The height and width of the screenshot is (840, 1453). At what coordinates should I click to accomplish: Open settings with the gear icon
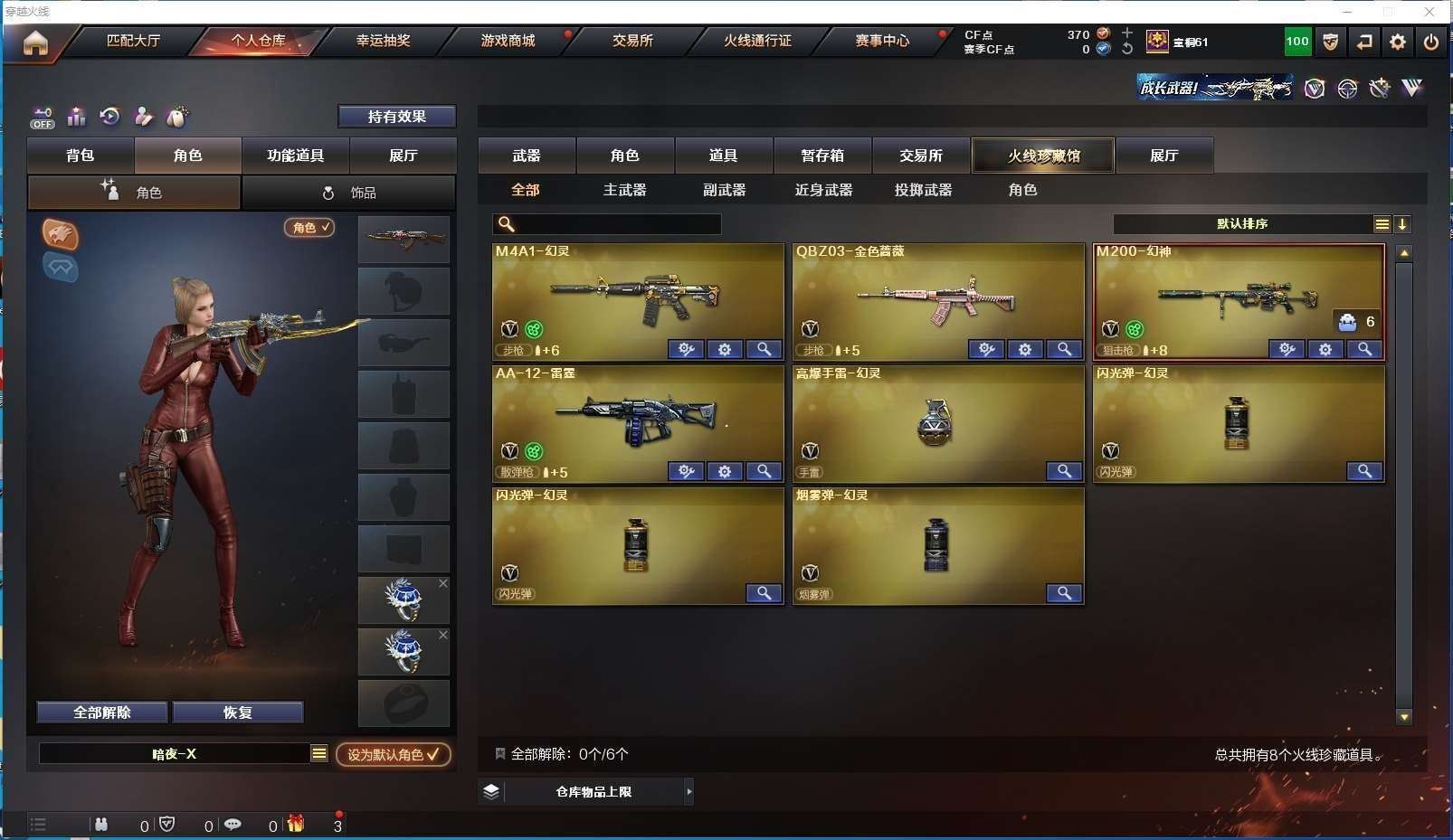tap(1398, 42)
